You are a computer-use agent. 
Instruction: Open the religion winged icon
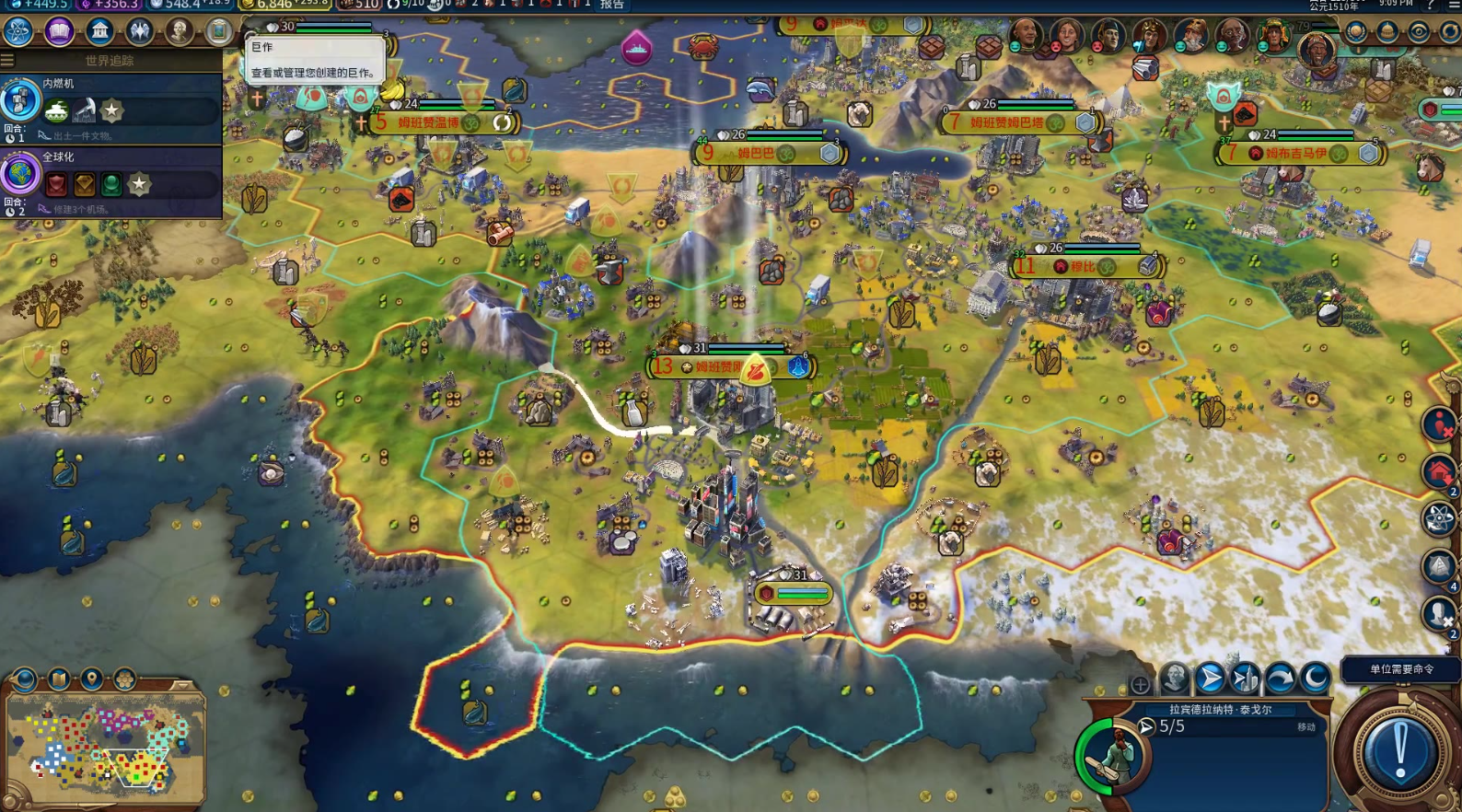tap(139, 31)
